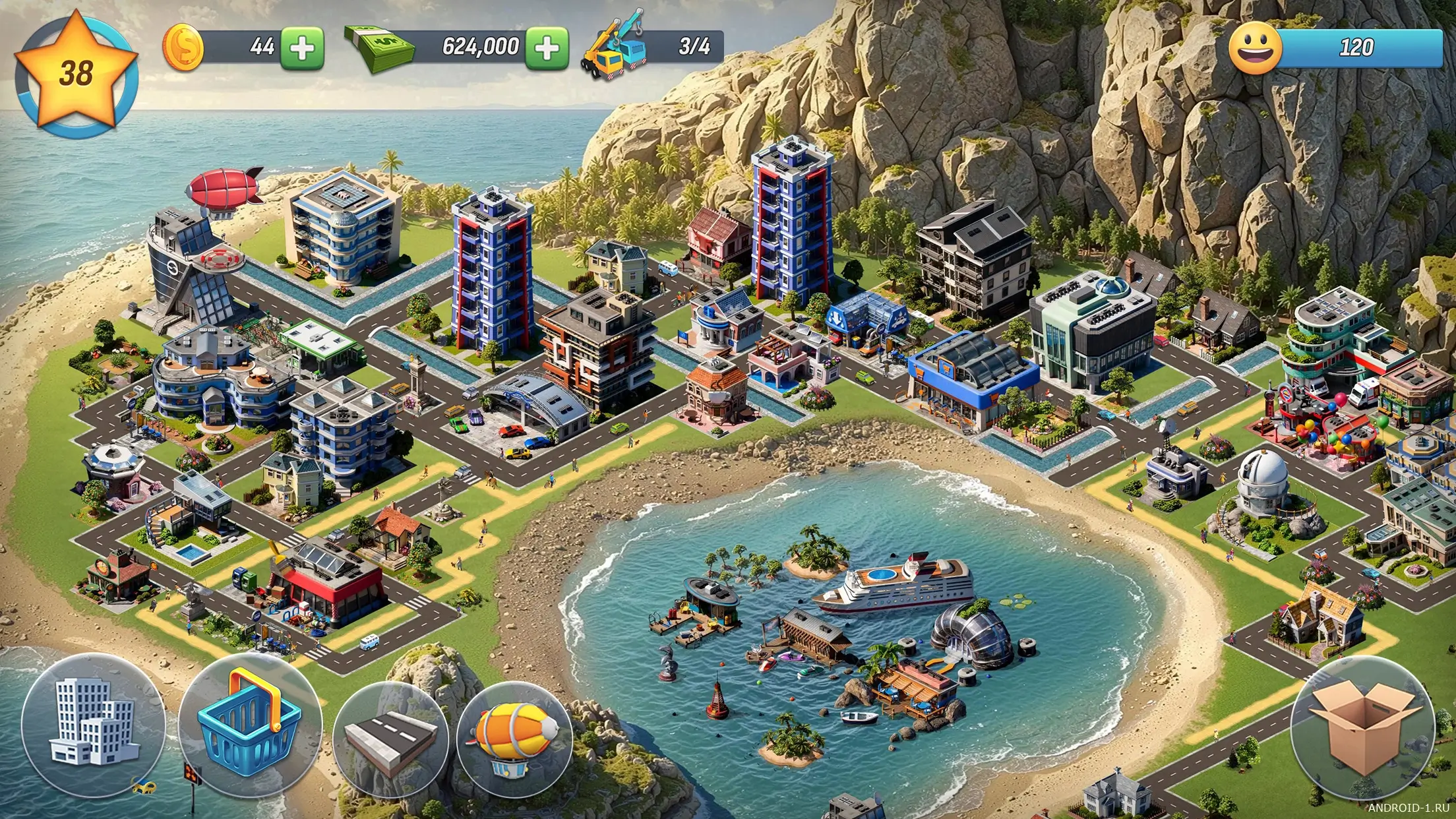Open the construction cranes indicator
This screenshot has height=819, width=1456.
pyautogui.click(x=652, y=47)
